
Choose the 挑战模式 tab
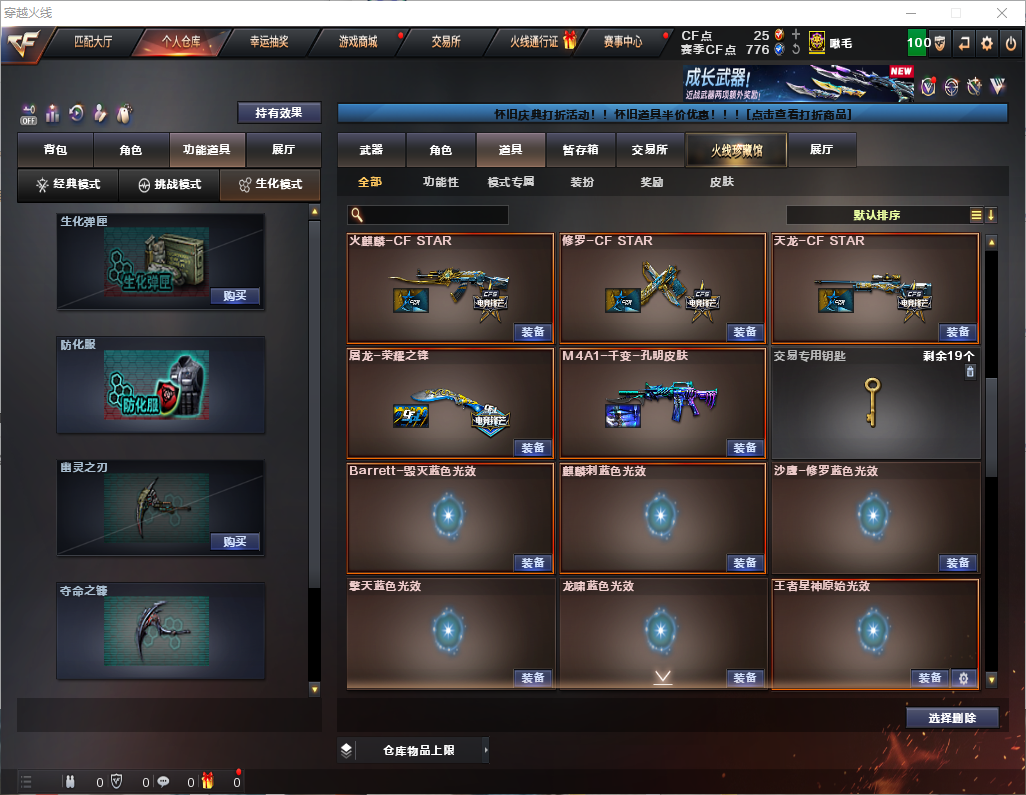click(x=169, y=185)
